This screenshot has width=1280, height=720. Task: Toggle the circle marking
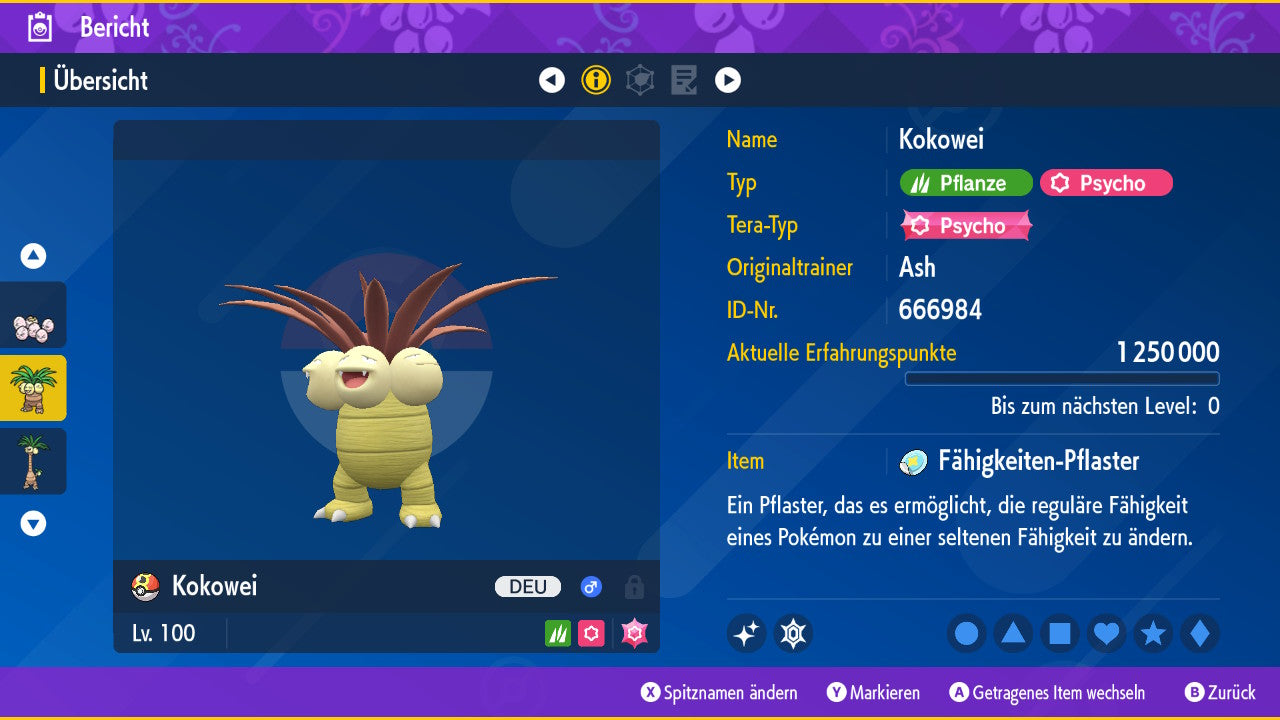[x=967, y=634]
